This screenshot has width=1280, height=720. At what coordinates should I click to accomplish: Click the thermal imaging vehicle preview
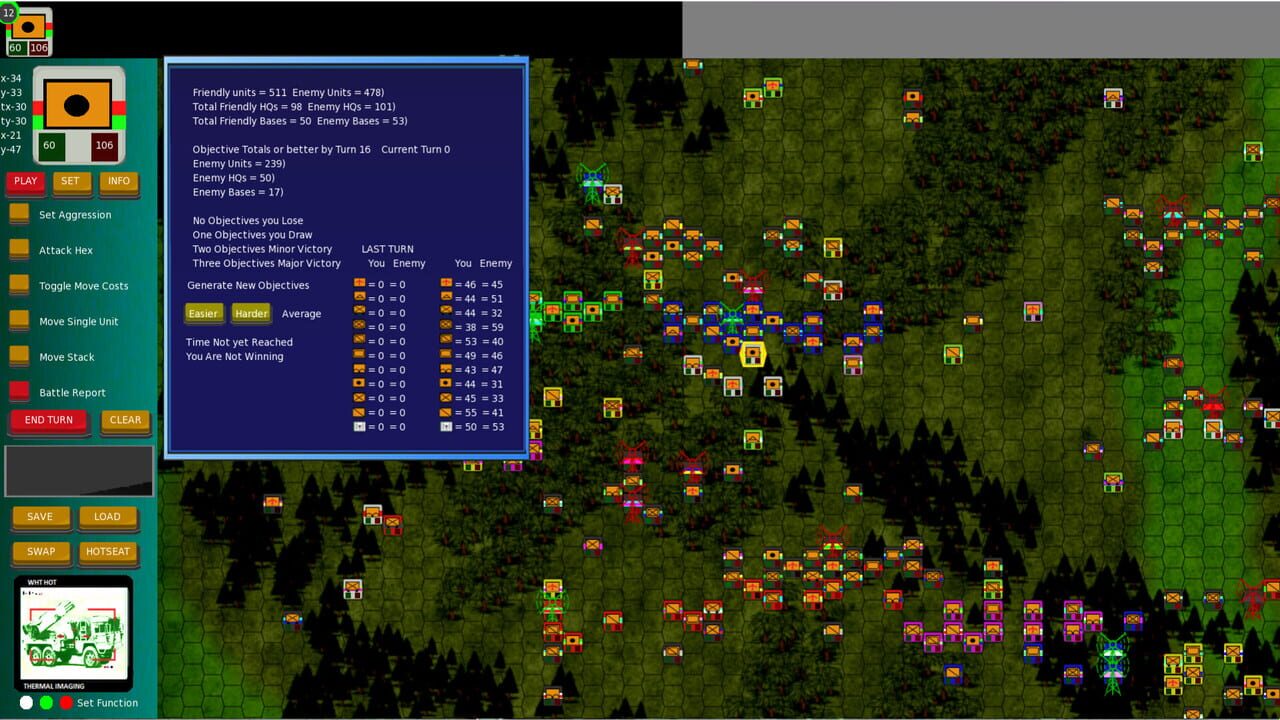pyautogui.click(x=74, y=630)
